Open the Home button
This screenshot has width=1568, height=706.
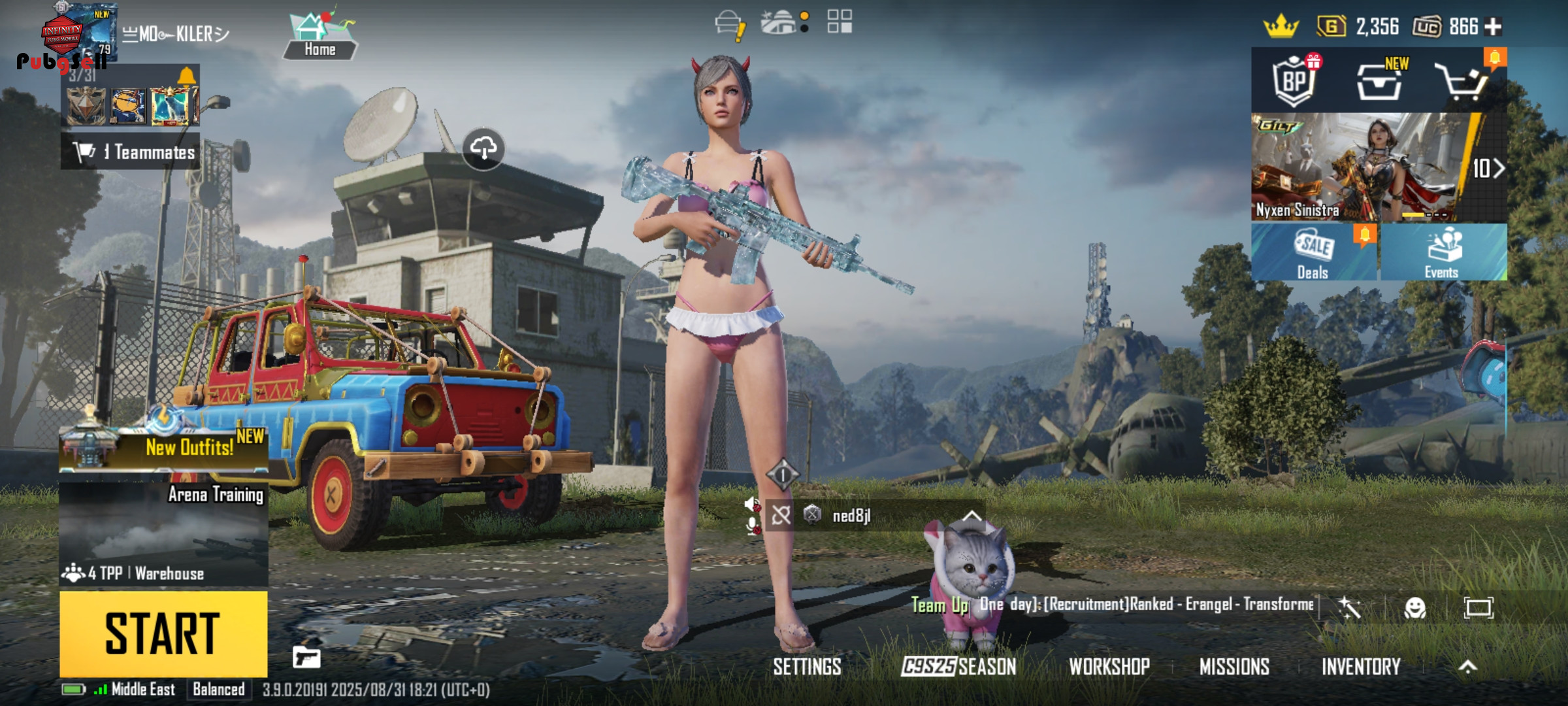pyautogui.click(x=319, y=37)
